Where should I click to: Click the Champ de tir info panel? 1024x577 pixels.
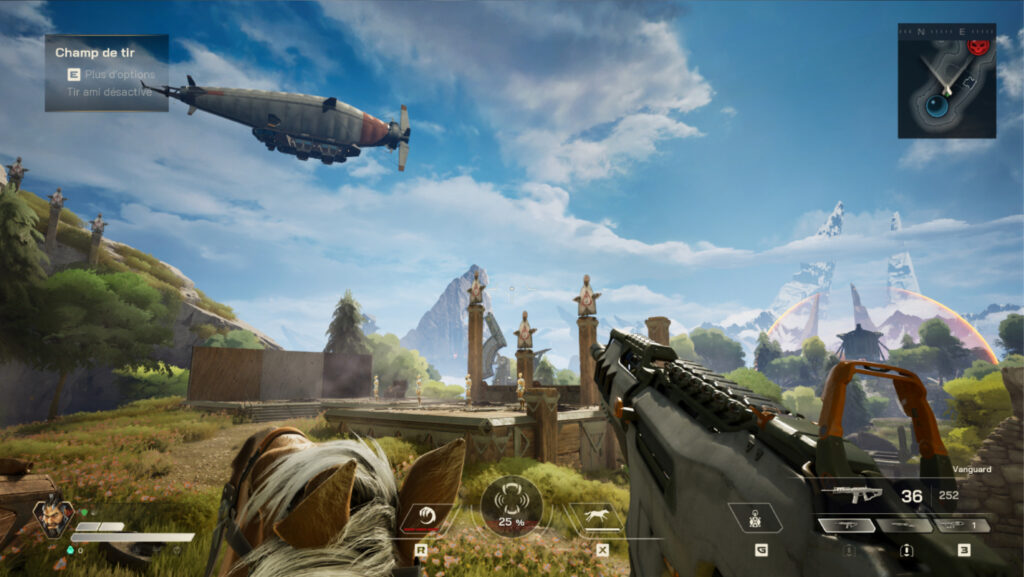tap(106, 72)
